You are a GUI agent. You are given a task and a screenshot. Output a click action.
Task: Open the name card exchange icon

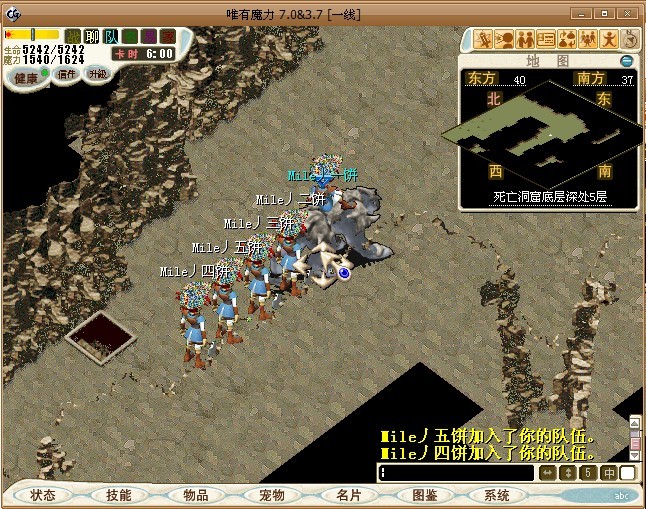click(546, 39)
